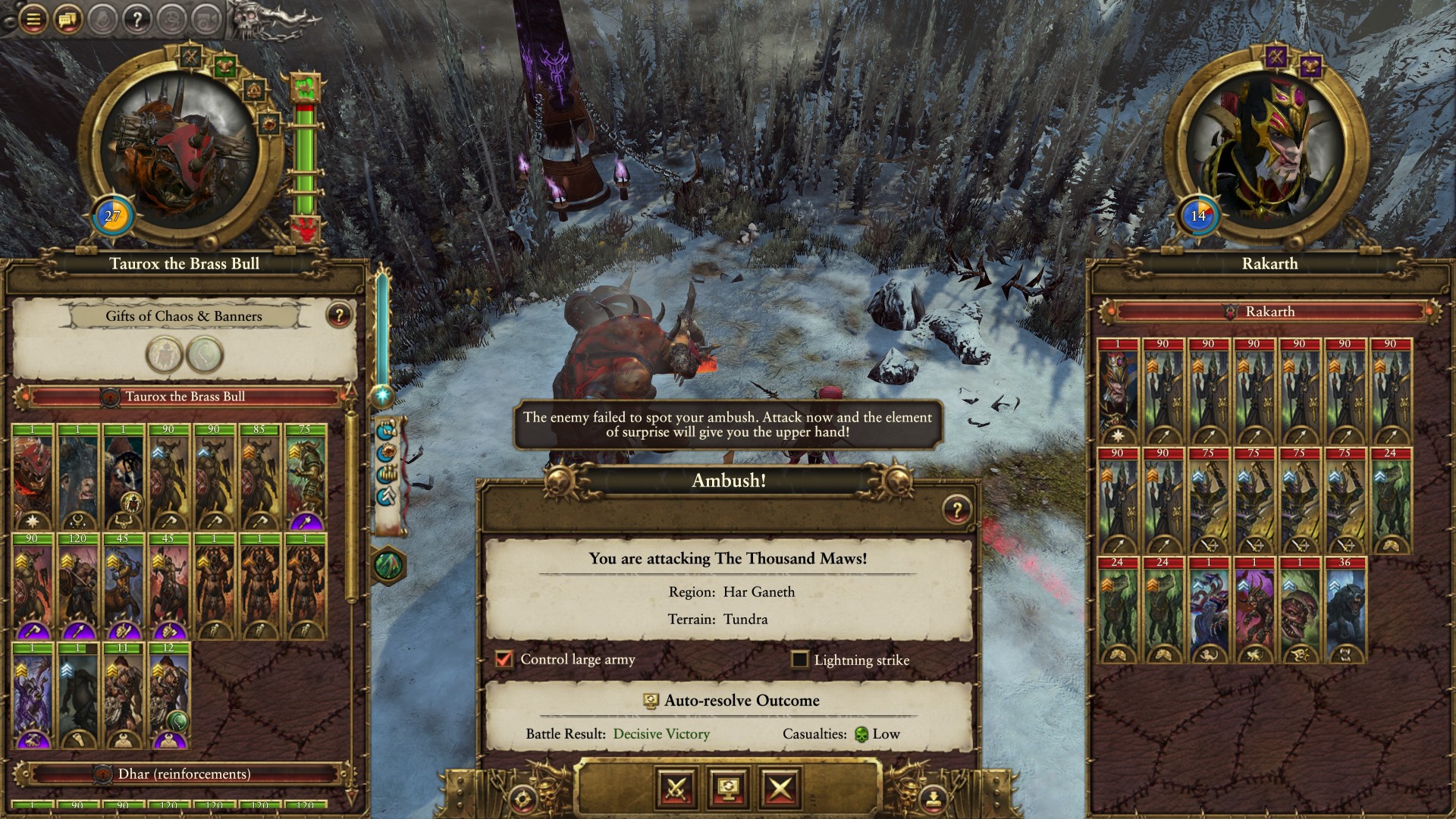Screen dimensions: 1456x819
Task: Open the chat speech bubble button
Action: (x=67, y=19)
